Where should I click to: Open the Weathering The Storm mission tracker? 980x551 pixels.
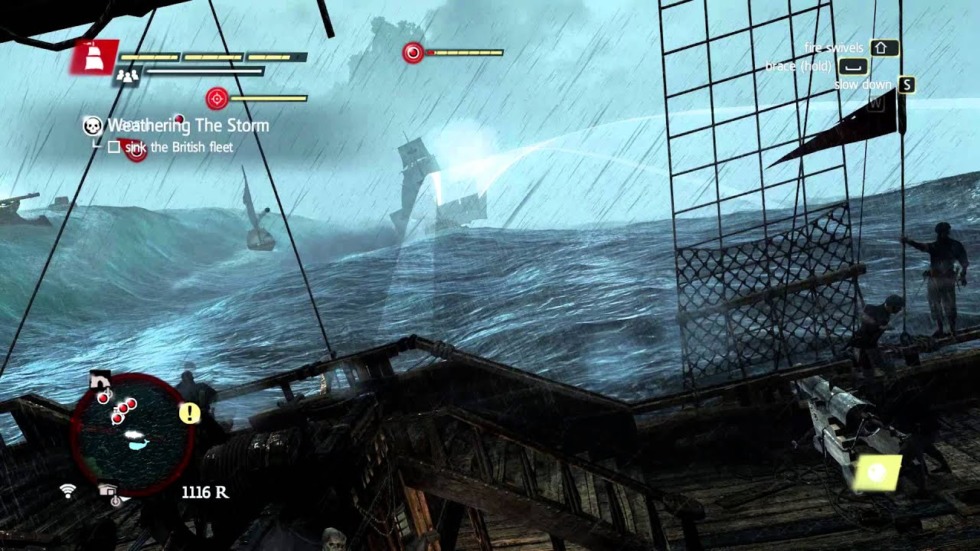(x=188, y=126)
